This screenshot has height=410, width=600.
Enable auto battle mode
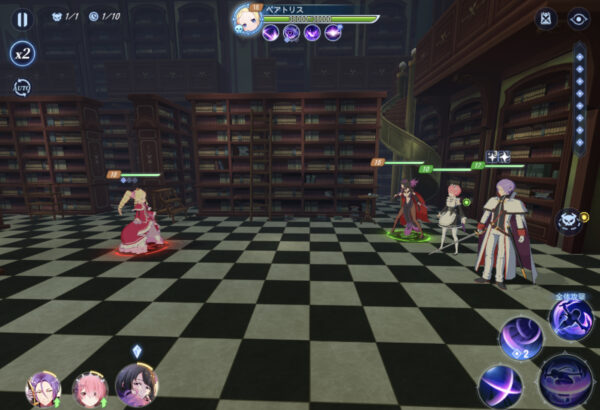pyautogui.click(x=22, y=88)
